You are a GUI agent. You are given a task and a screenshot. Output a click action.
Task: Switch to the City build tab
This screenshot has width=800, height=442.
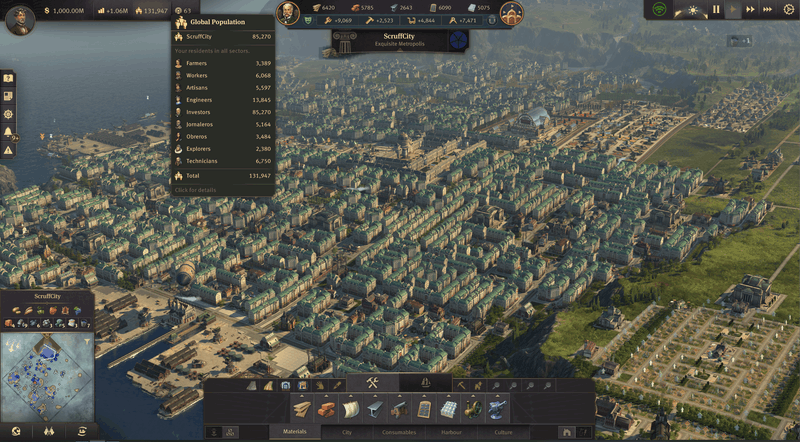coord(347,432)
